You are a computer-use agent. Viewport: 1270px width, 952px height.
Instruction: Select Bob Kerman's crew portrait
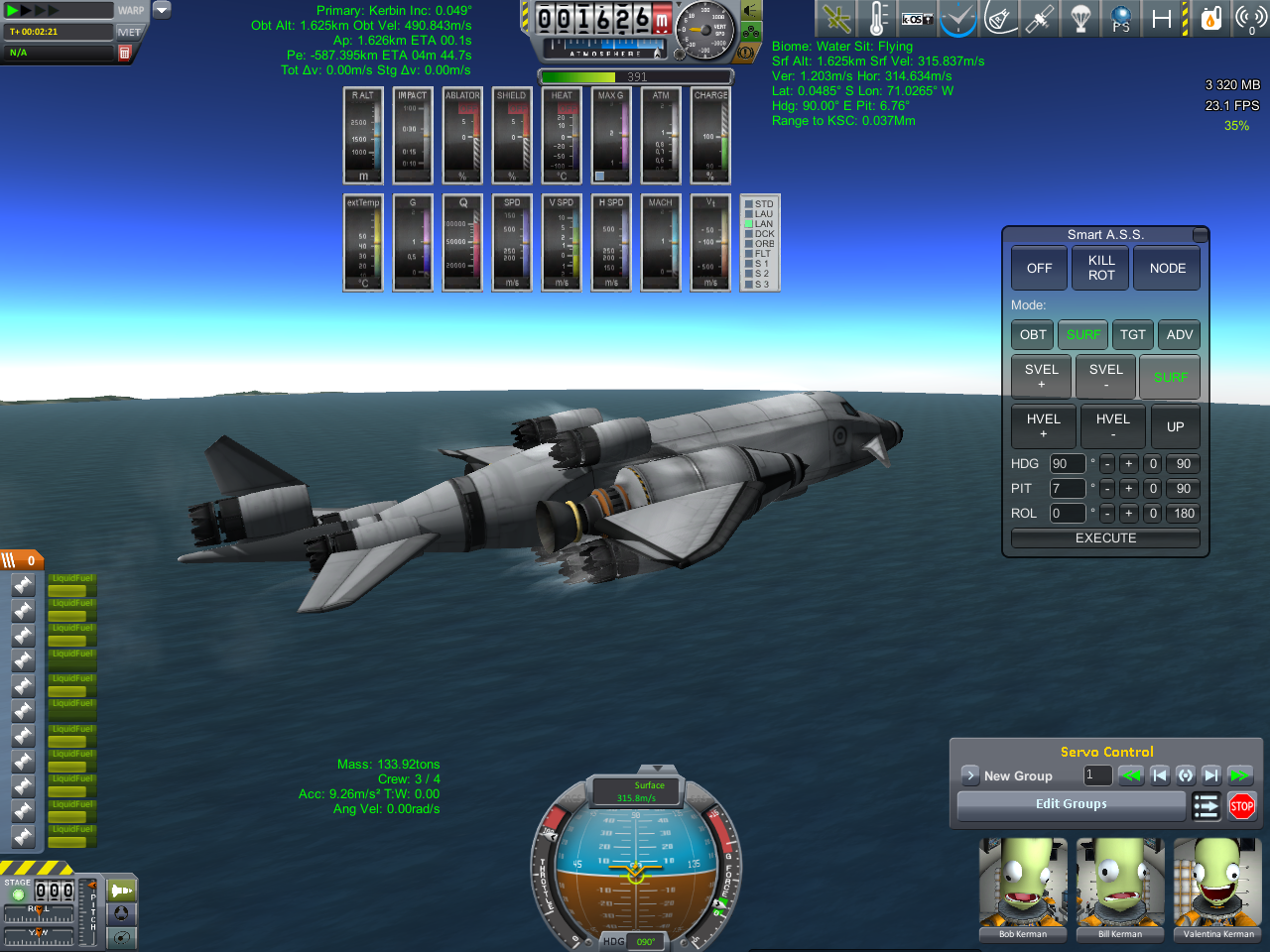[1023, 890]
